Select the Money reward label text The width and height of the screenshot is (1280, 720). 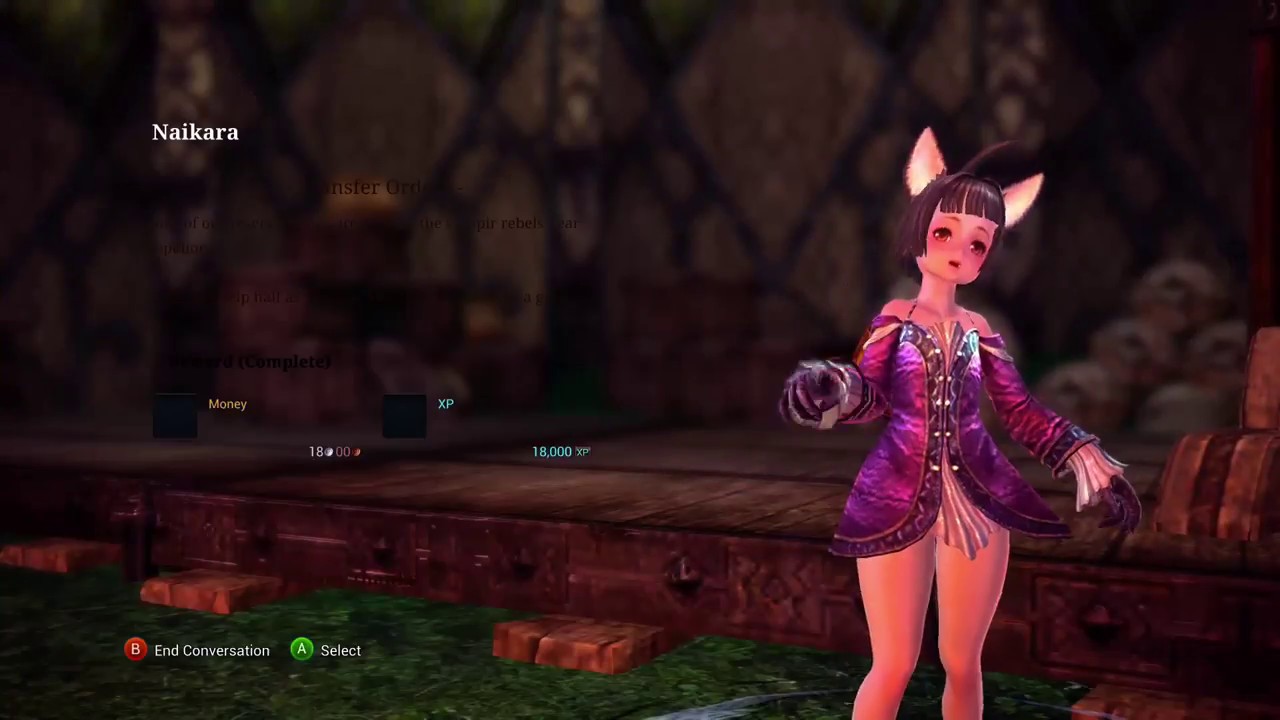click(x=227, y=403)
